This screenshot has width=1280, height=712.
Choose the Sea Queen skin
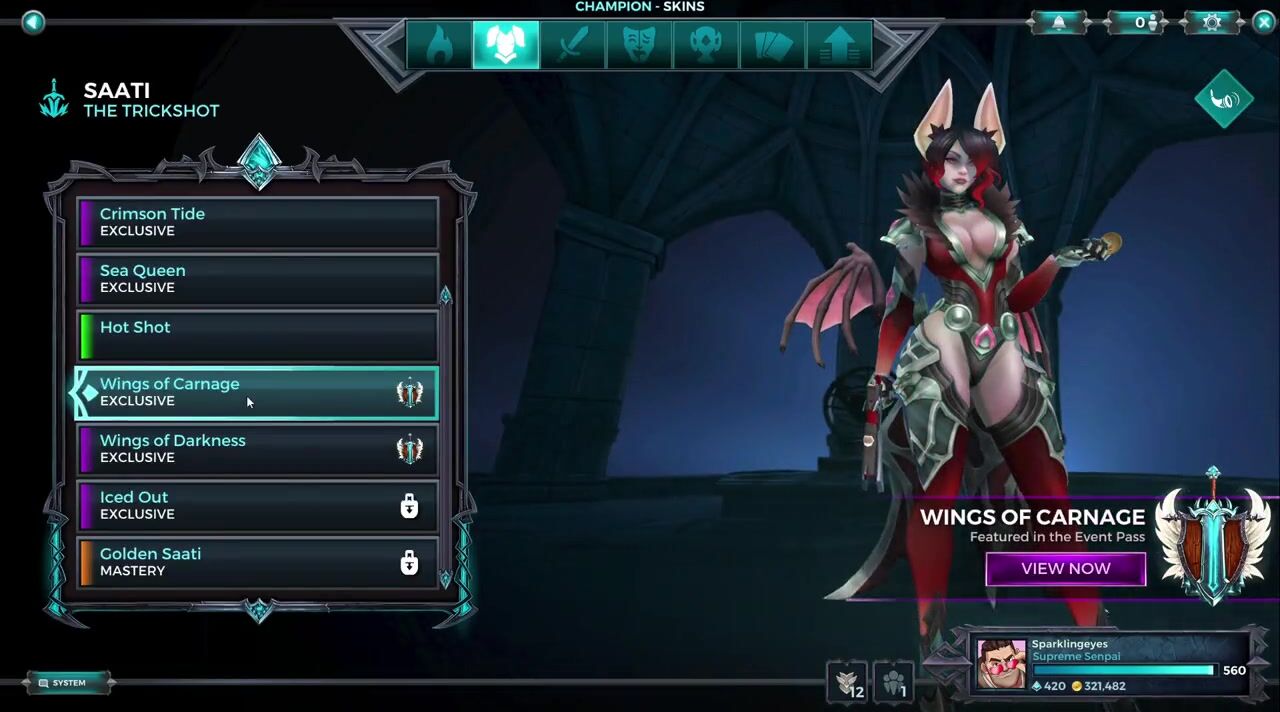[x=258, y=279]
